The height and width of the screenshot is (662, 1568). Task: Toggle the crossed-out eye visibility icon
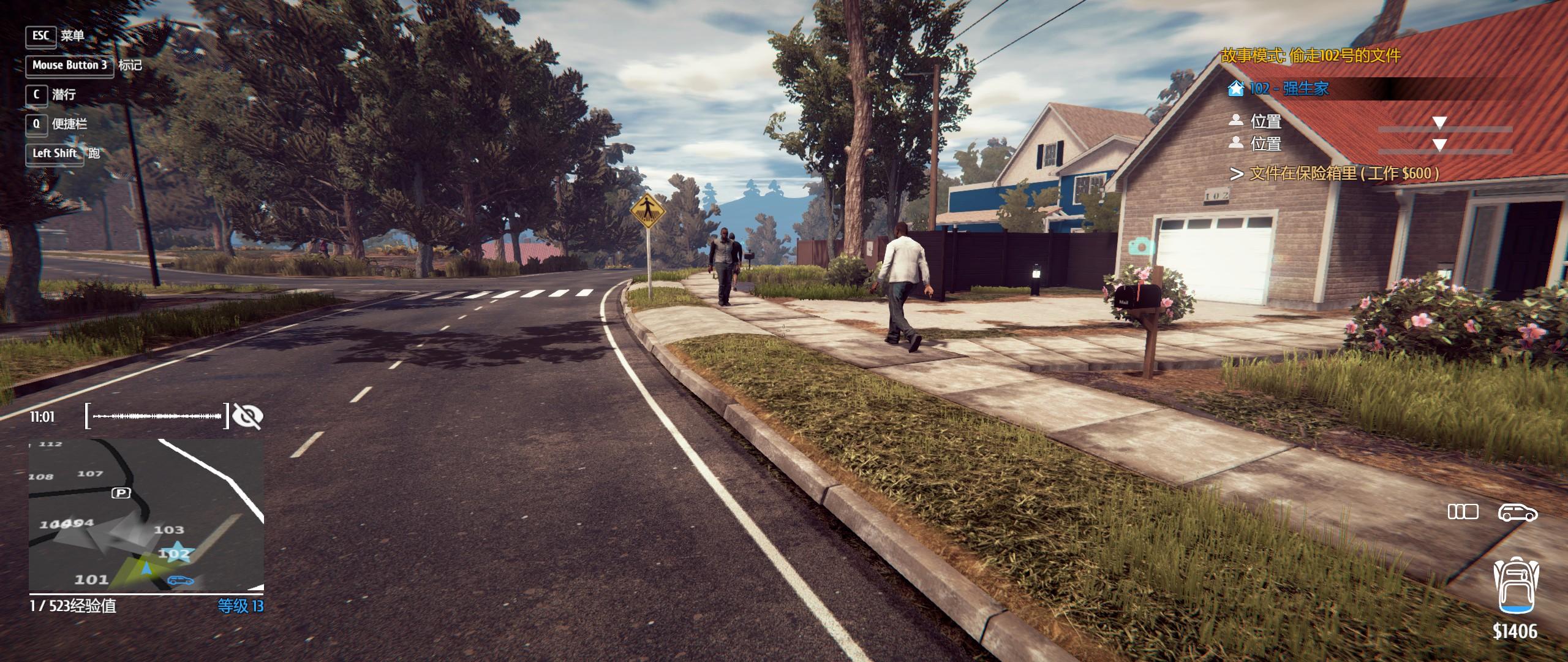click(x=248, y=417)
